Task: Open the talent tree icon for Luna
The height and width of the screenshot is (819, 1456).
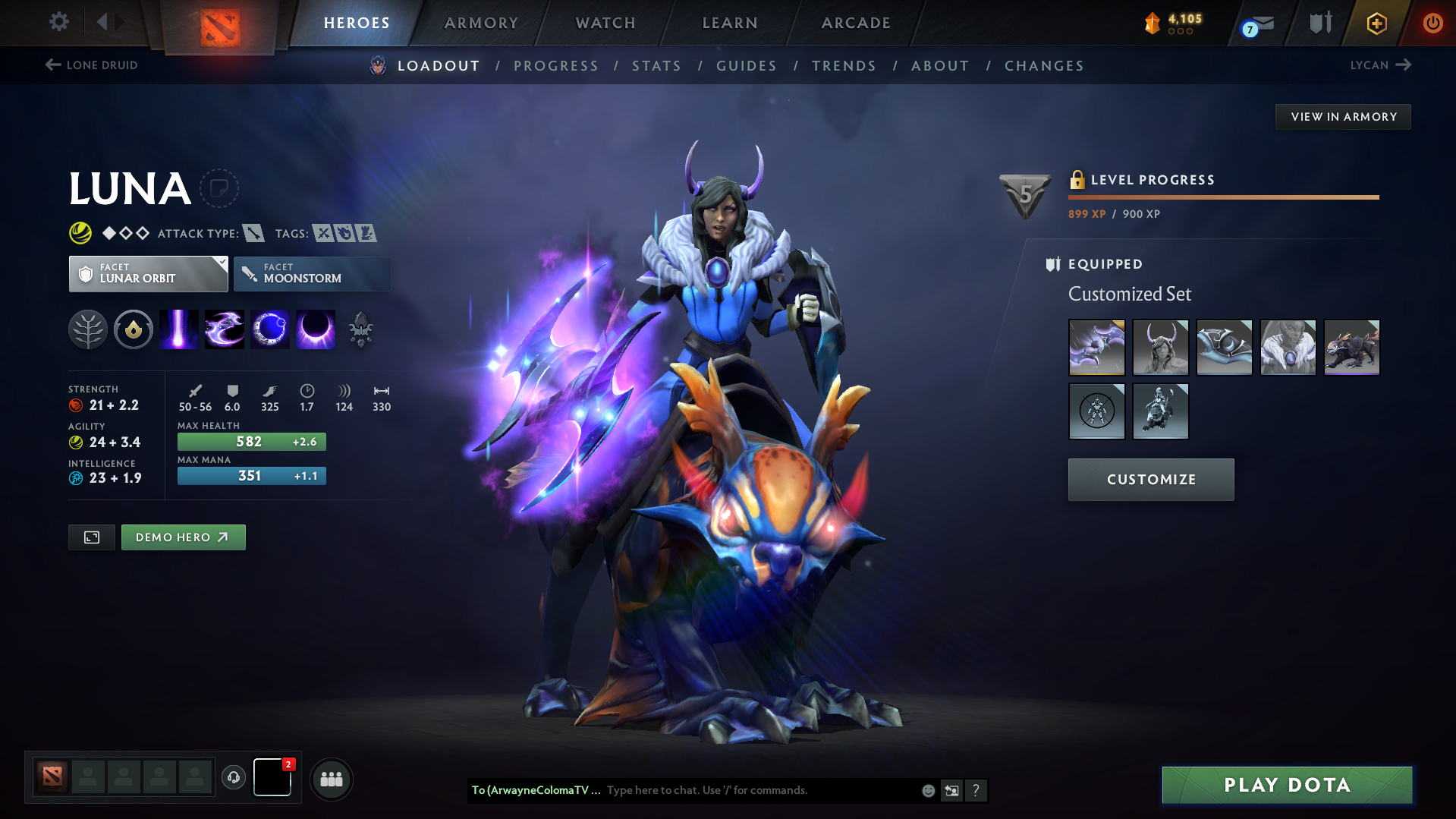Action: (87, 329)
